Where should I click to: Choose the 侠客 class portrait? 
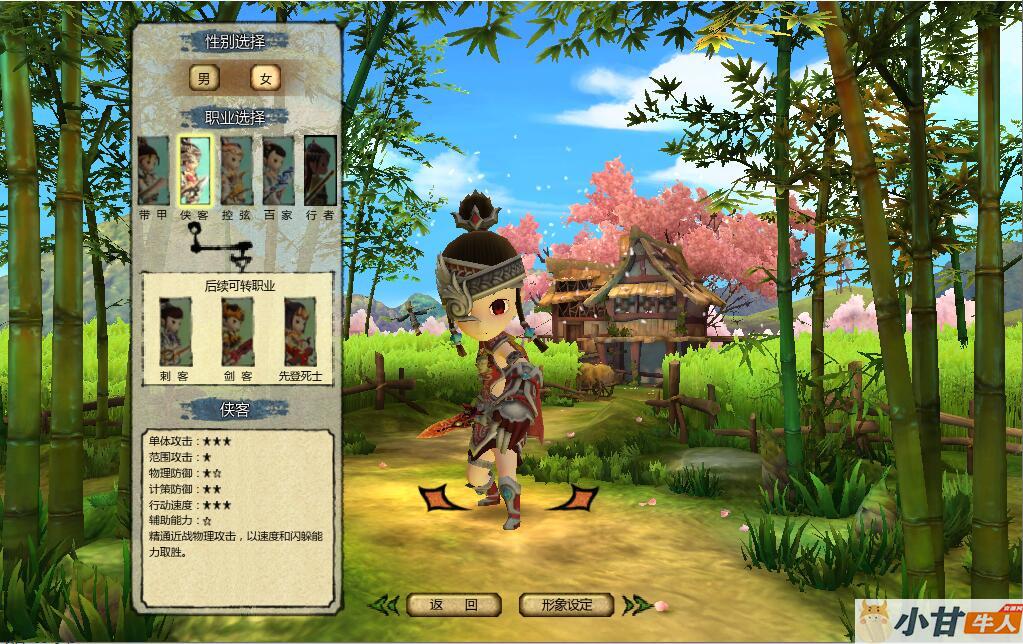(x=195, y=171)
